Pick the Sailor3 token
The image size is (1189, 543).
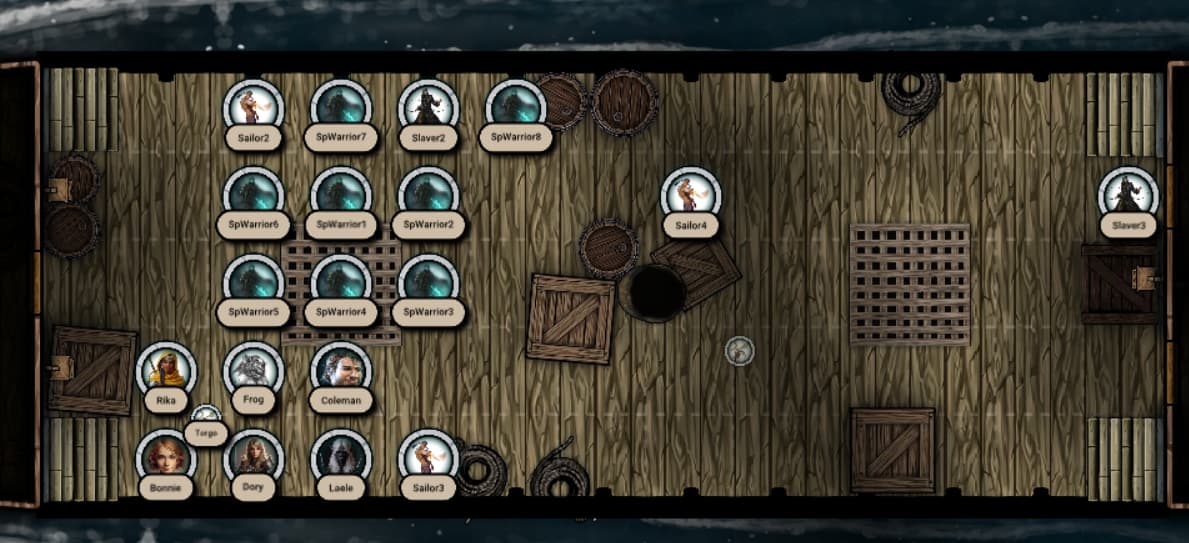click(428, 458)
